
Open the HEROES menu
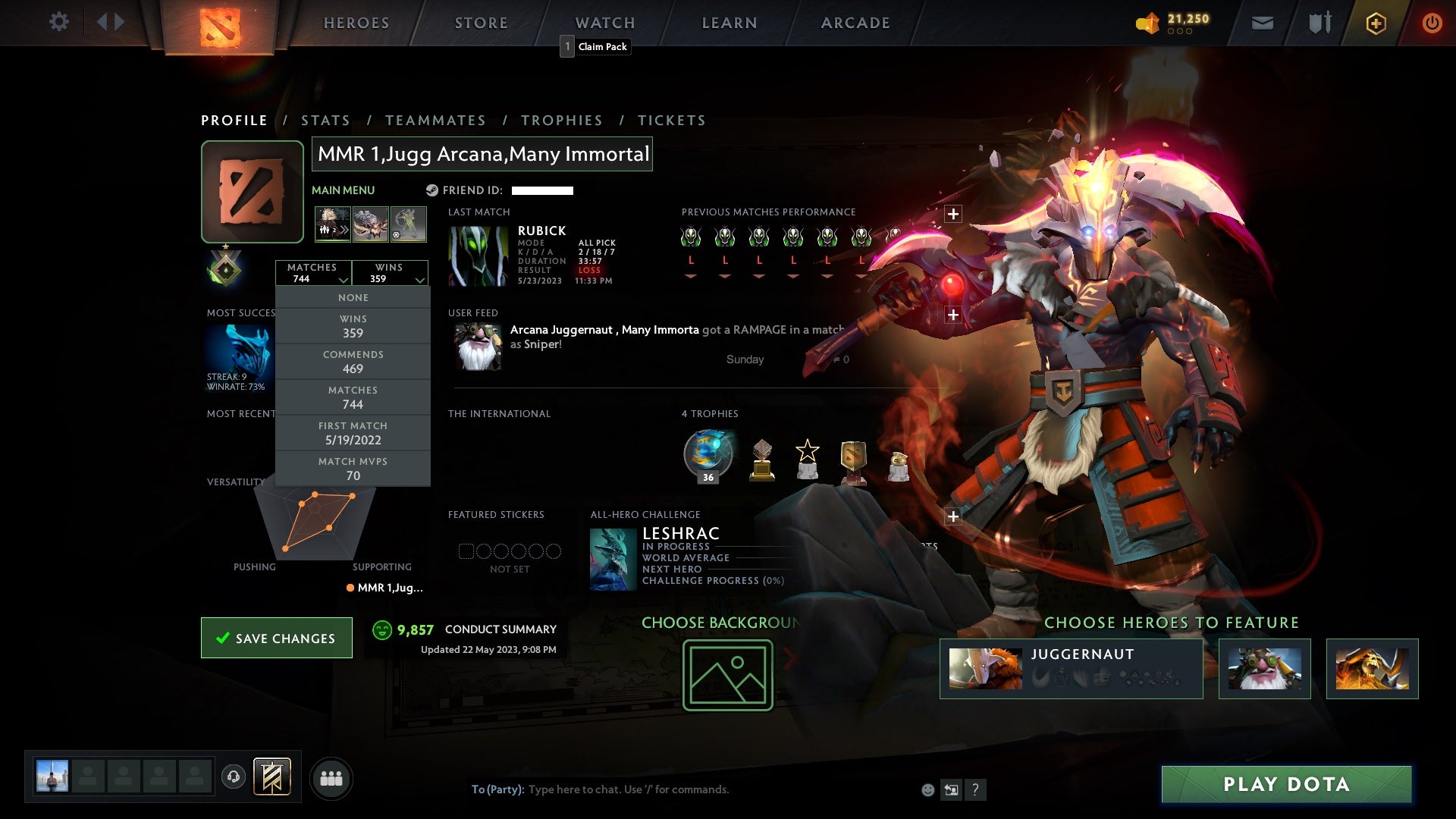(x=356, y=23)
